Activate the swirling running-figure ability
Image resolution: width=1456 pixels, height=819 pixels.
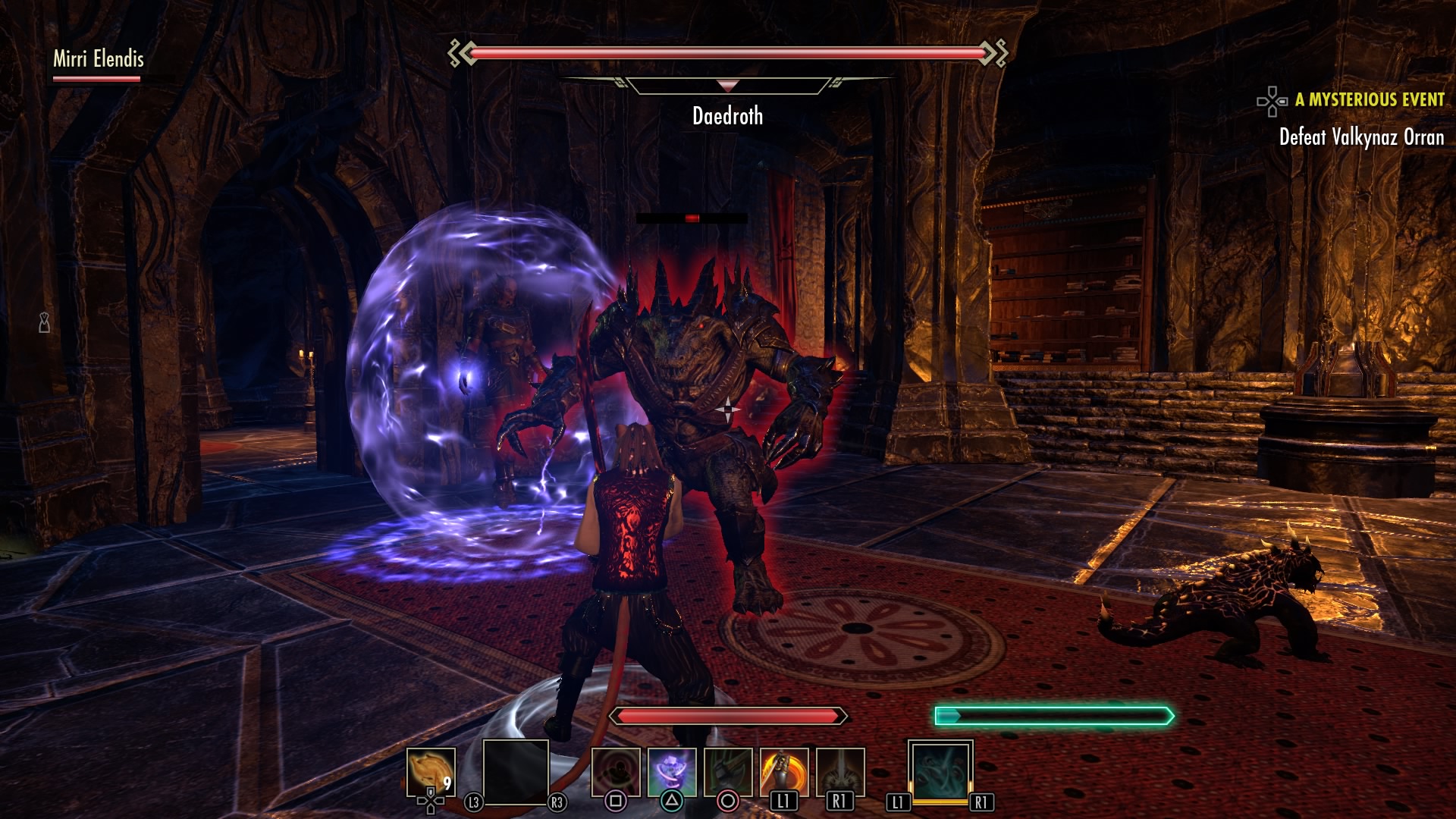(x=615, y=772)
